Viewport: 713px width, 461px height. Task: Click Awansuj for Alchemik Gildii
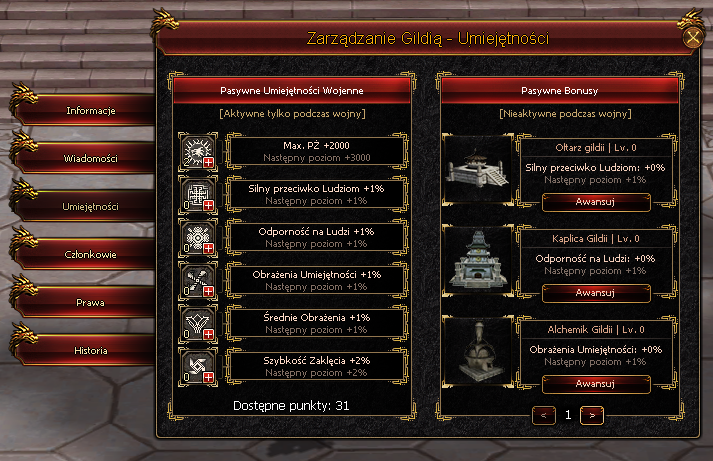click(594, 383)
